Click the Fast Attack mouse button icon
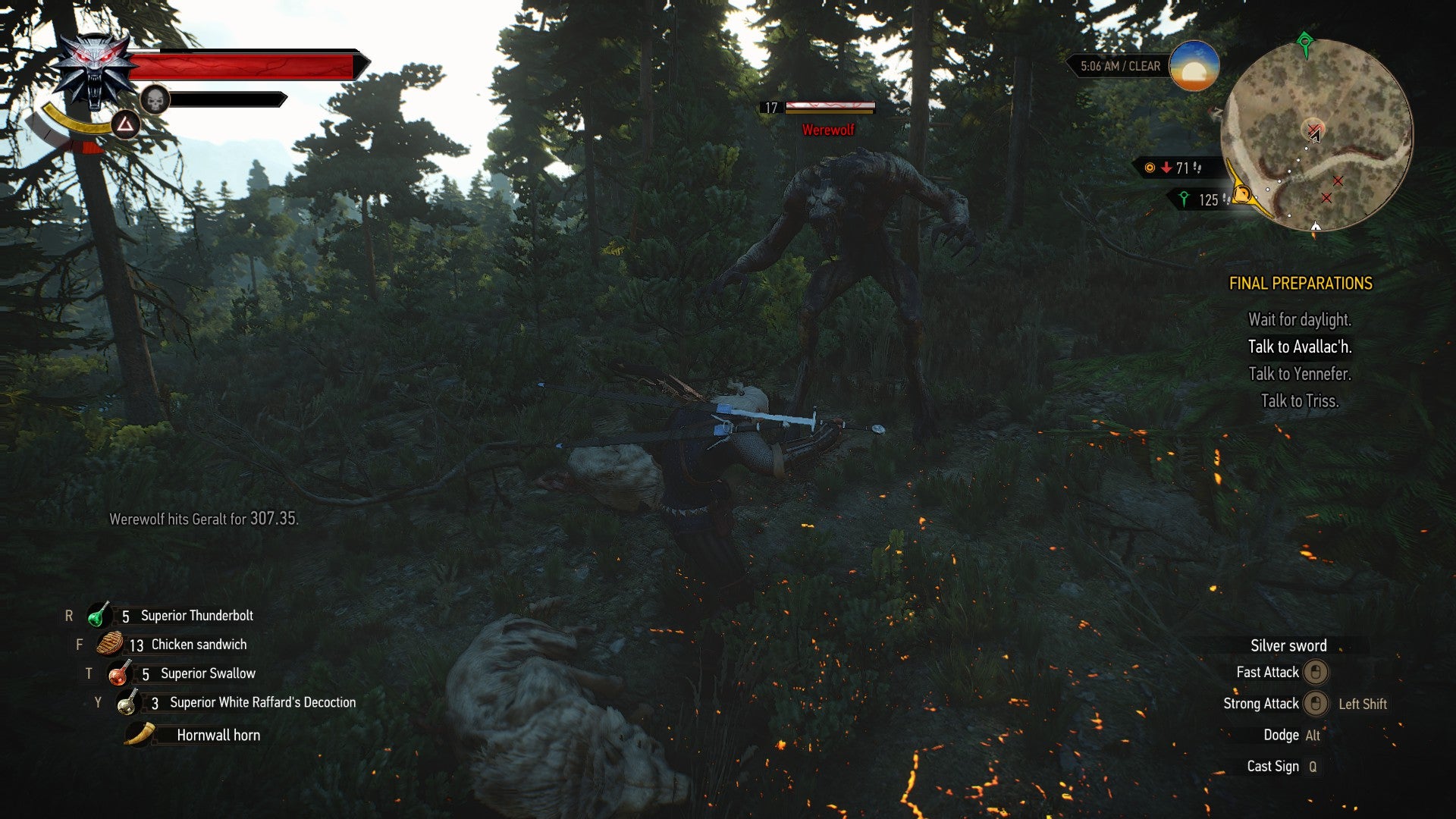 point(1316,673)
